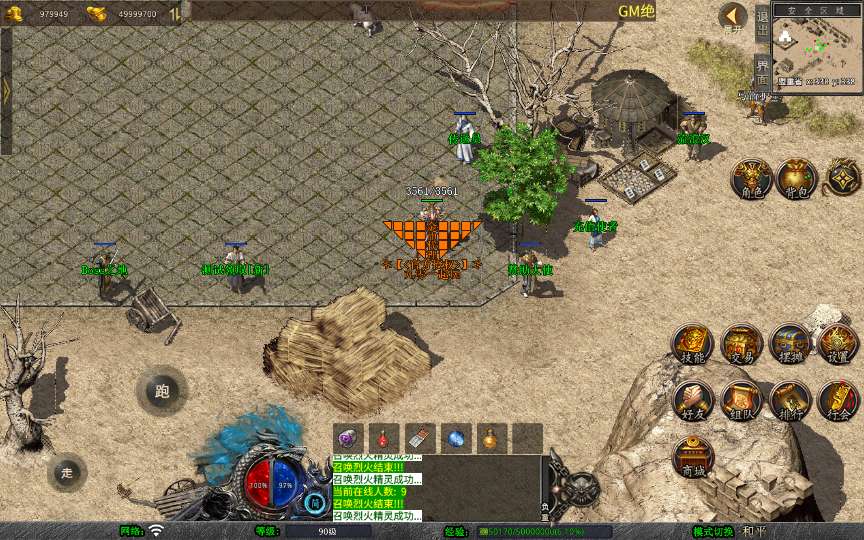Open the 背包 bag inventory
This screenshot has height=540, width=864.
pyautogui.click(x=797, y=180)
